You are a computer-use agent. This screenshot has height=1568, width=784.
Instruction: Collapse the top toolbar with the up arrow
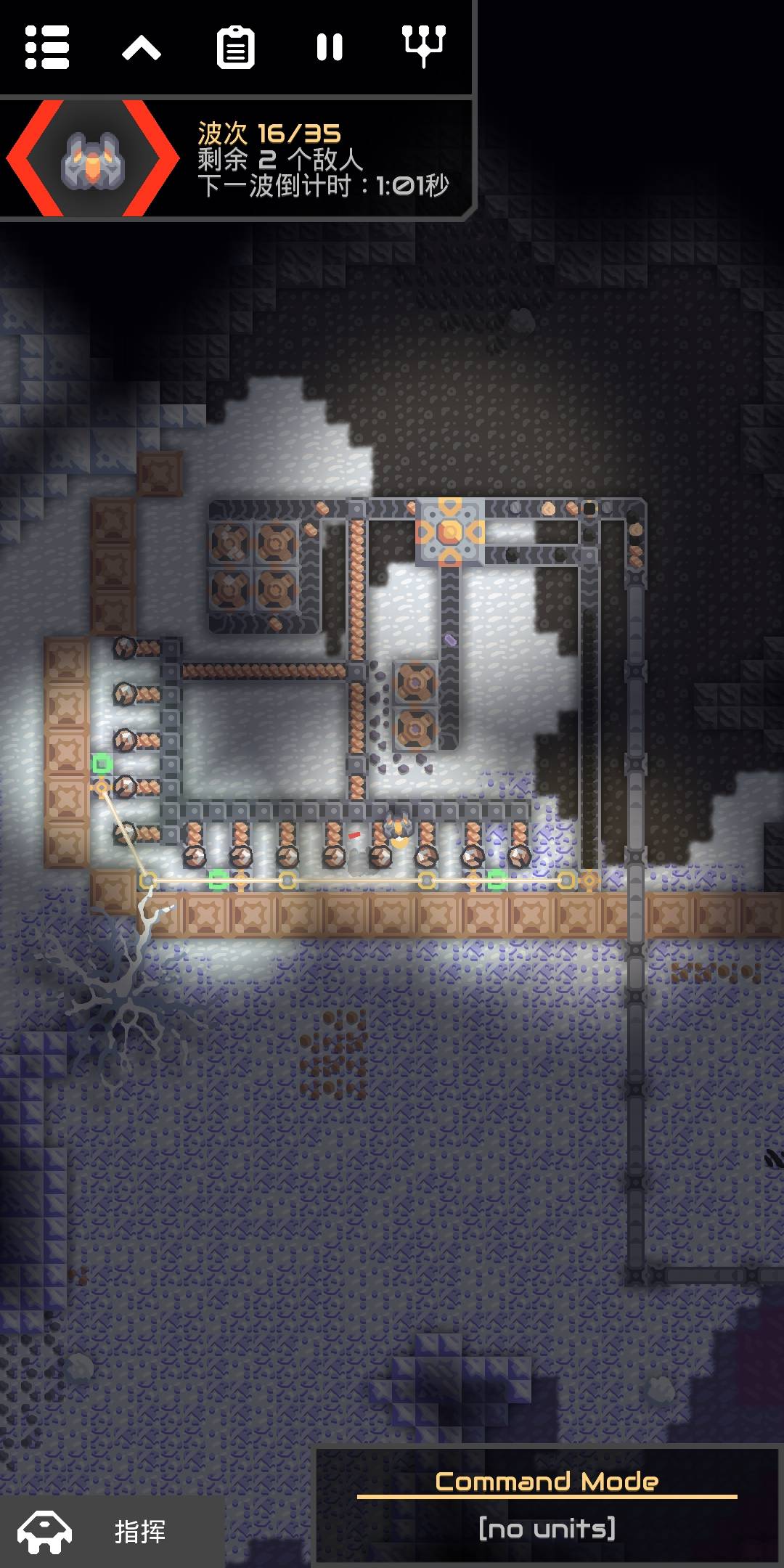click(x=142, y=49)
